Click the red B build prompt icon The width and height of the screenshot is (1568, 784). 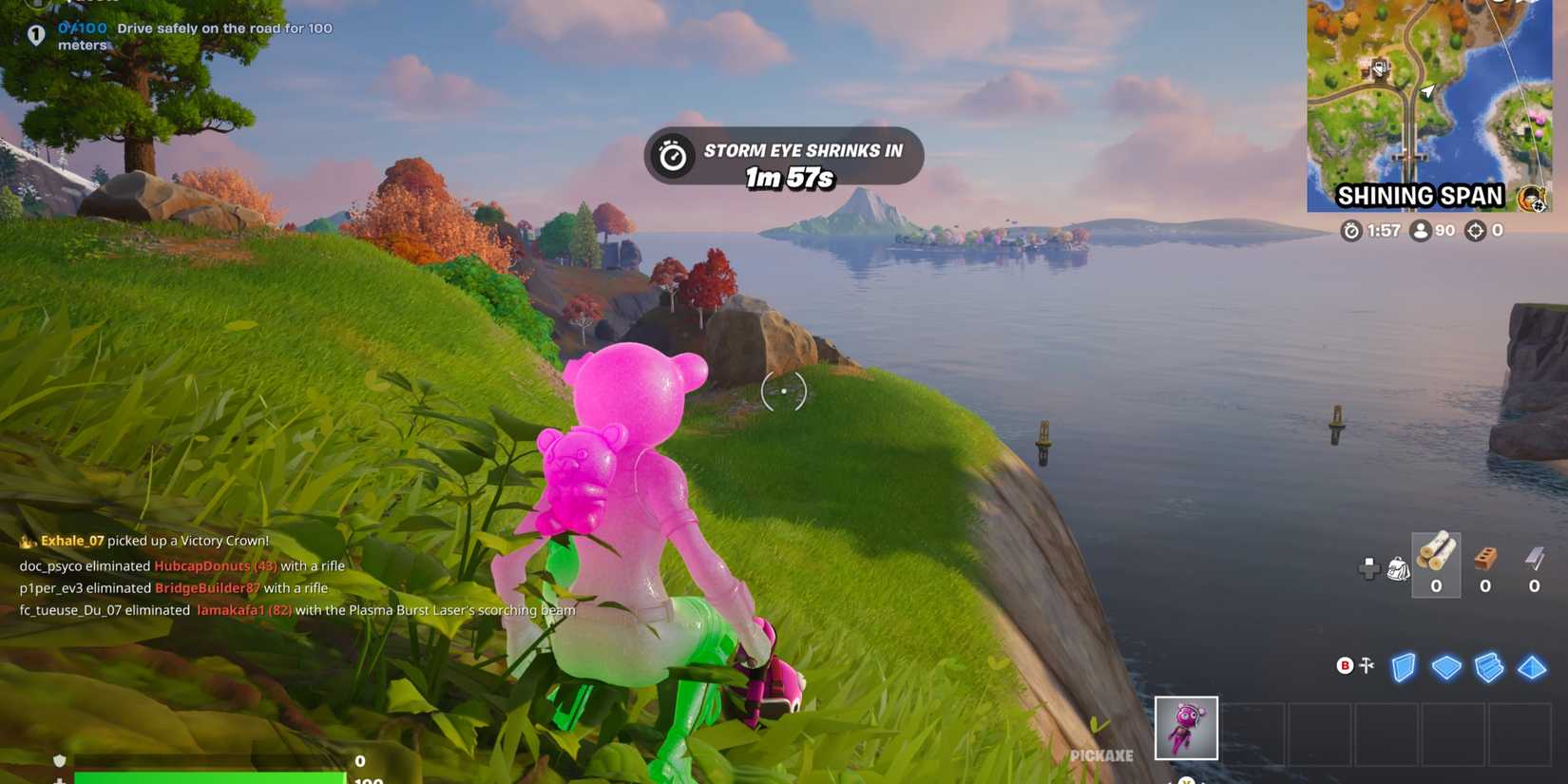pos(1345,667)
